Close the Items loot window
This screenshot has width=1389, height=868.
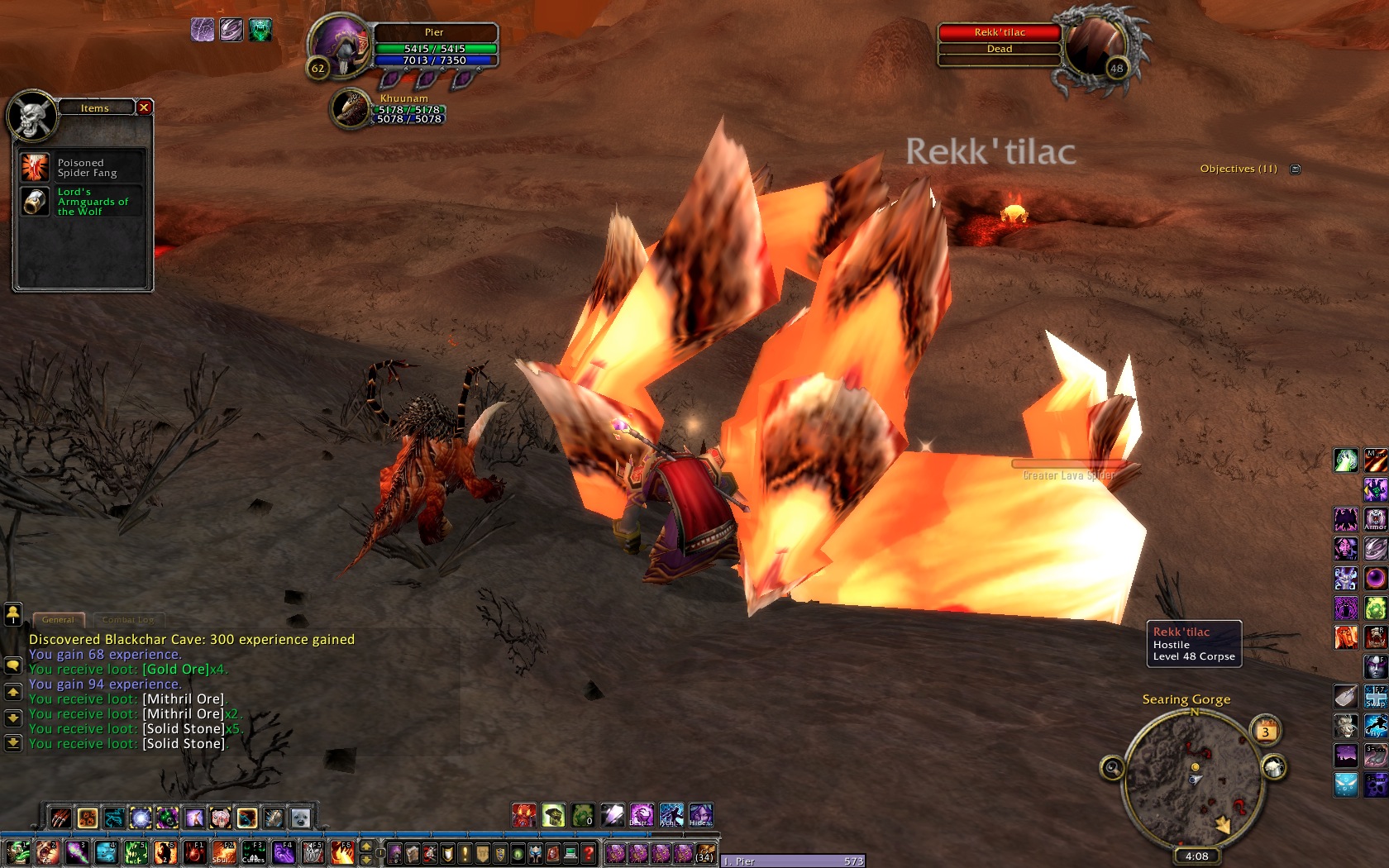144,107
